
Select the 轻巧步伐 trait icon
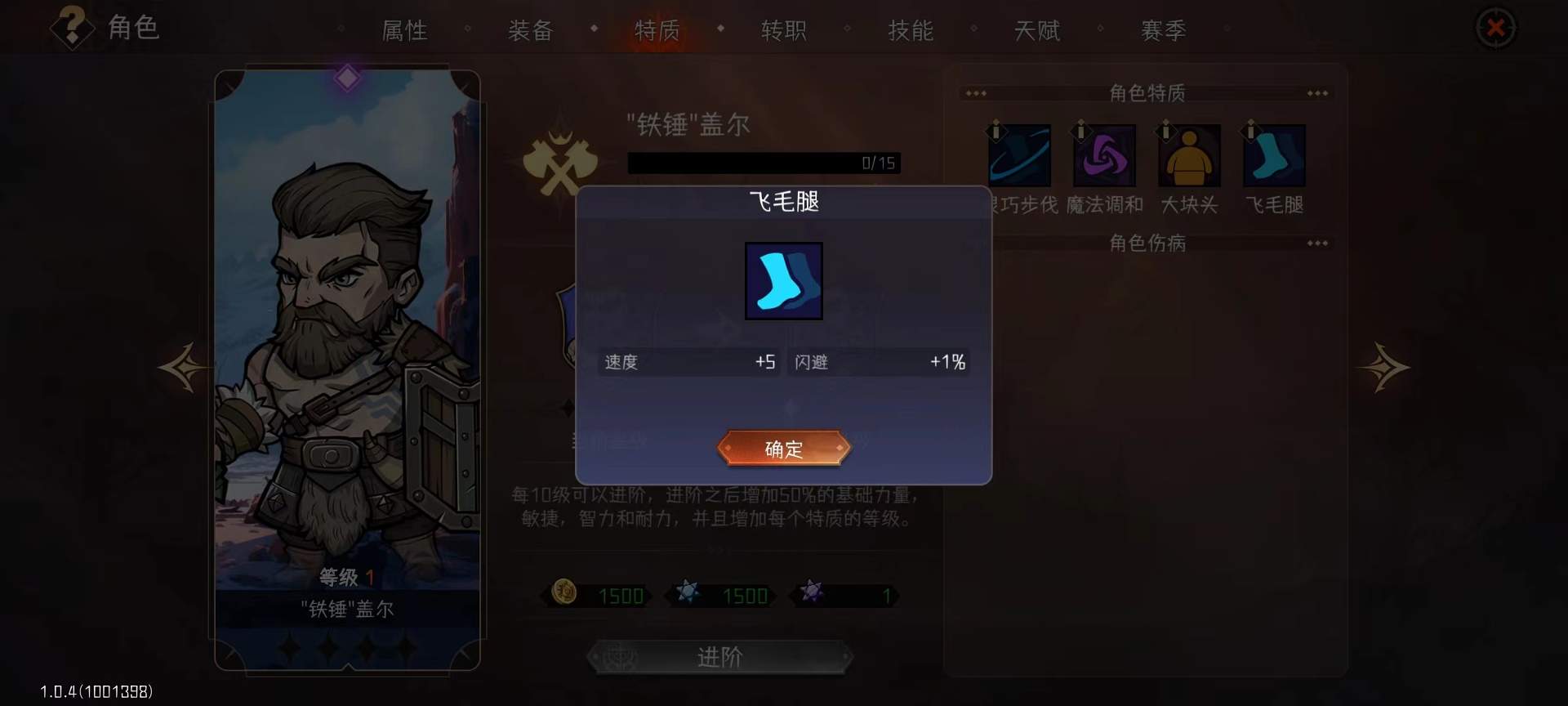point(1019,157)
